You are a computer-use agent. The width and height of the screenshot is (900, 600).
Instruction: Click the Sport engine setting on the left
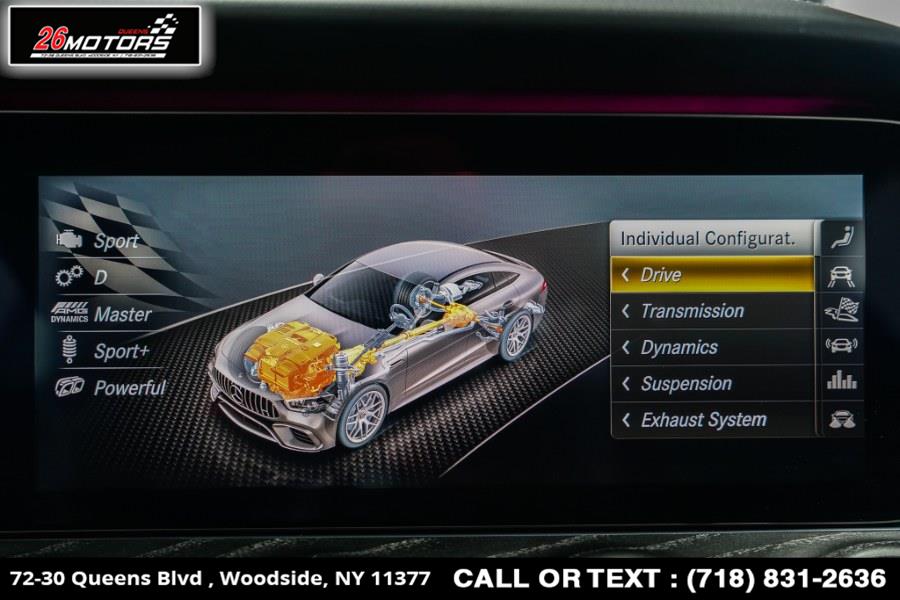pos(100,241)
